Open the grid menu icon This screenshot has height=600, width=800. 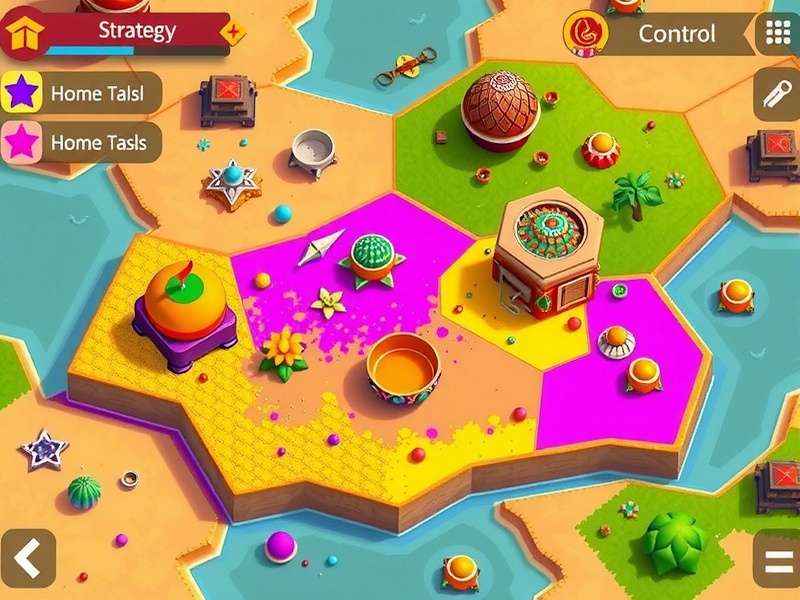[x=778, y=33]
